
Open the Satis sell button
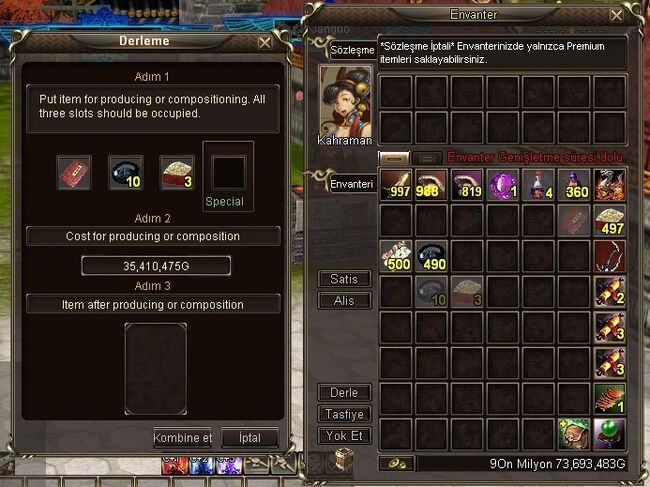click(344, 278)
